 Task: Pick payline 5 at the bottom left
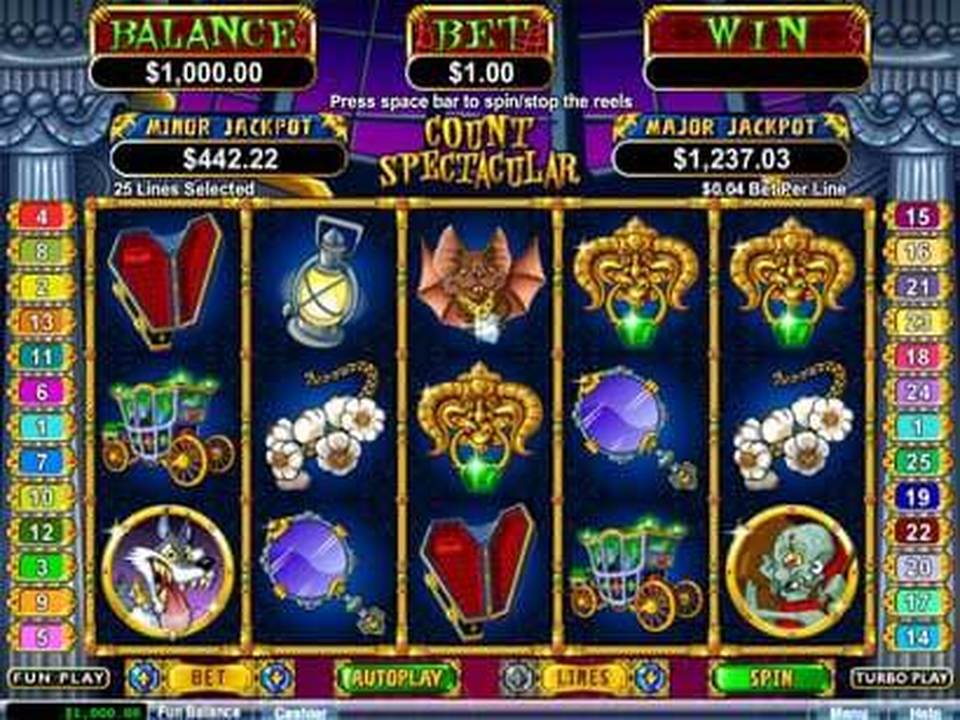(x=42, y=636)
